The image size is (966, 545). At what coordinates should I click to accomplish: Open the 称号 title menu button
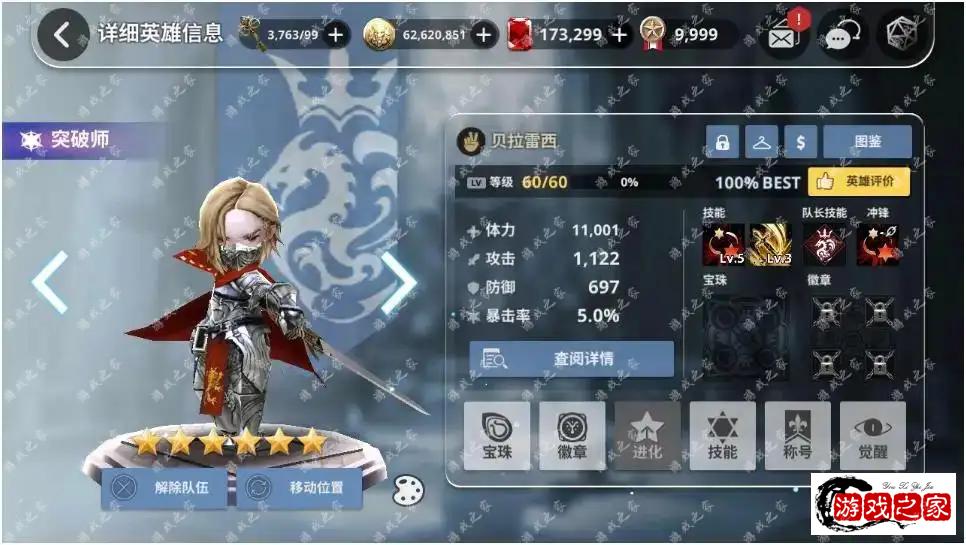[797, 436]
